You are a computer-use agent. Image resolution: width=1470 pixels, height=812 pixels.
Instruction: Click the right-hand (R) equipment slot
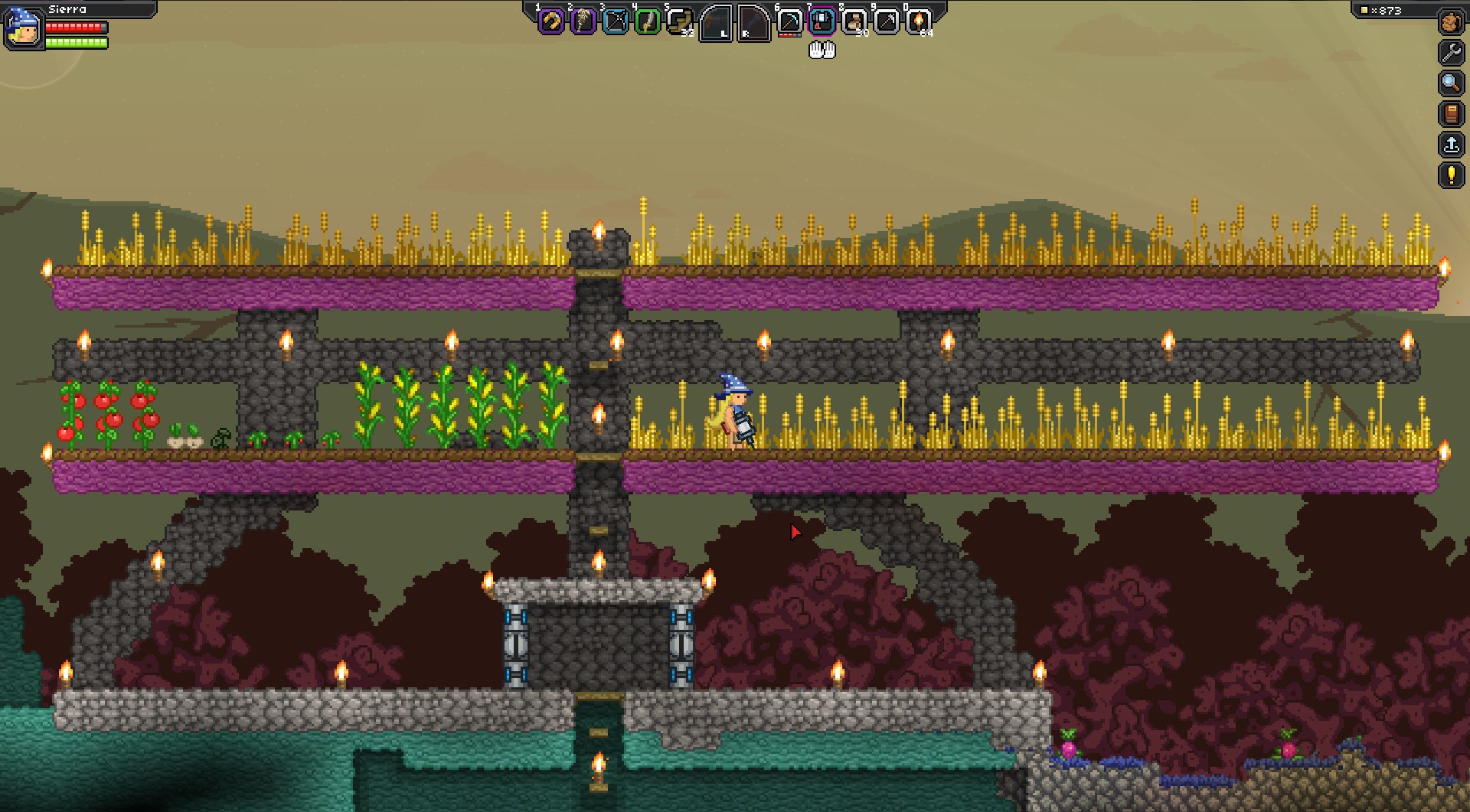coord(753,23)
